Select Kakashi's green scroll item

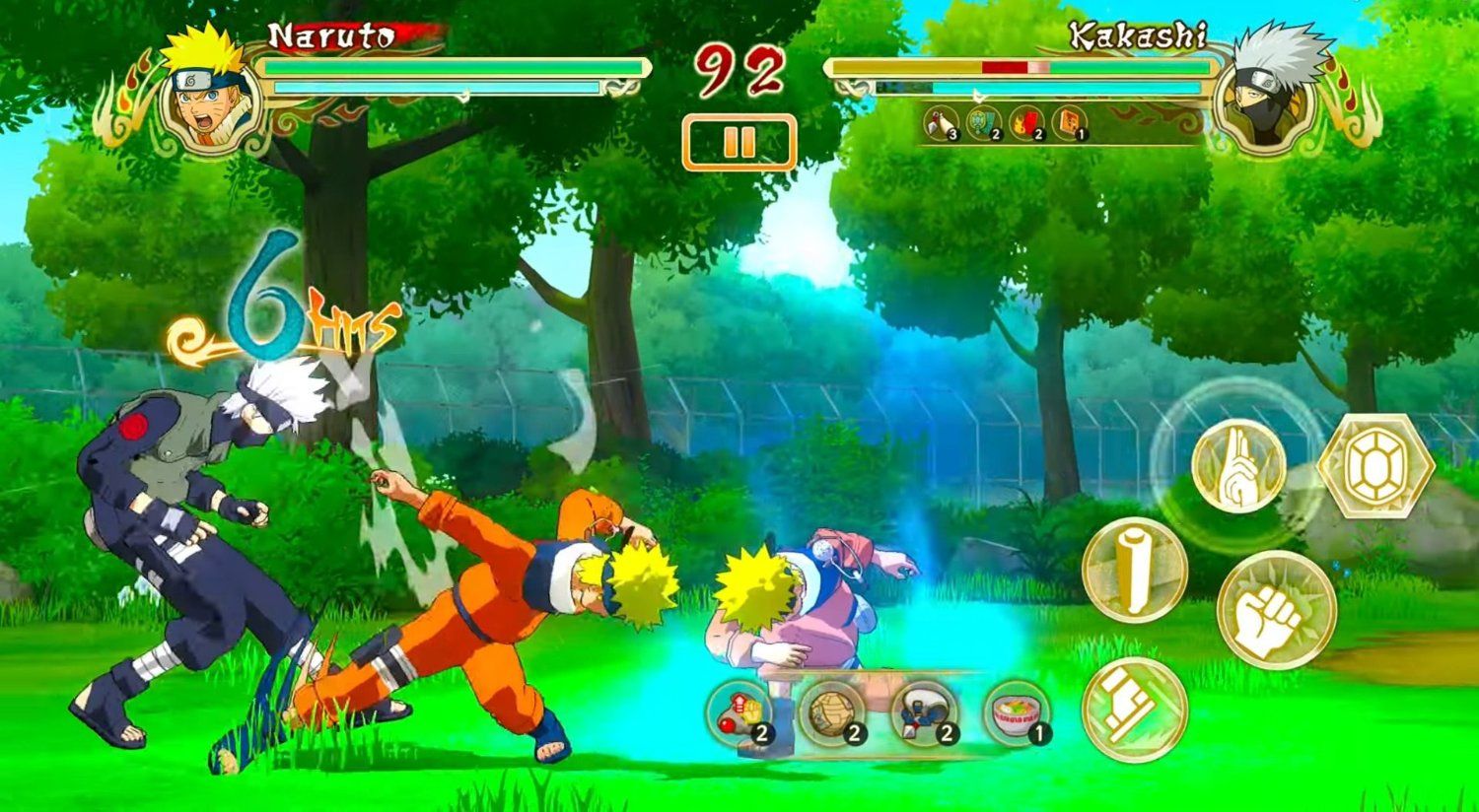click(x=983, y=122)
